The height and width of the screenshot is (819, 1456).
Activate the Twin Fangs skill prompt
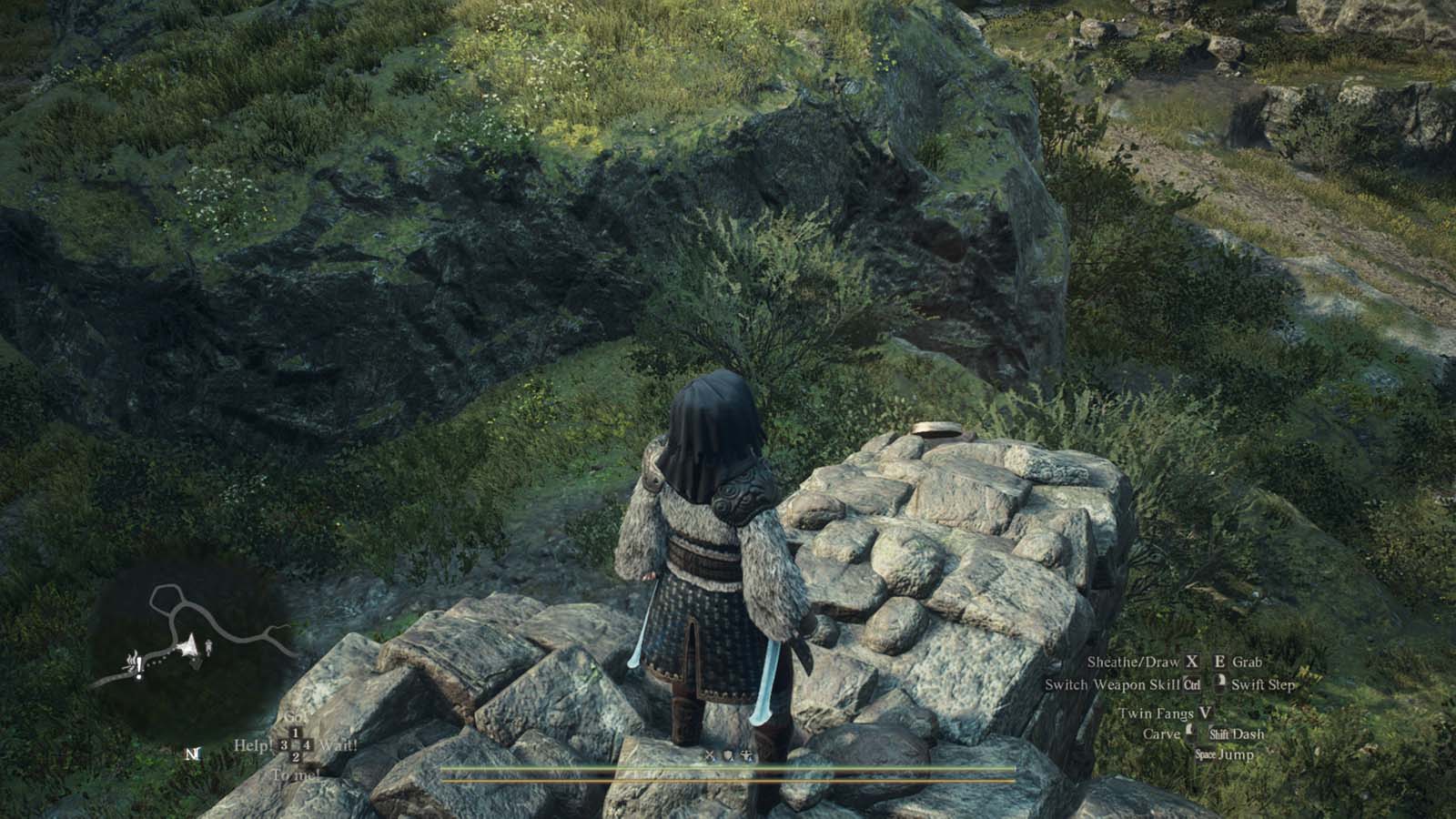(x=1205, y=713)
